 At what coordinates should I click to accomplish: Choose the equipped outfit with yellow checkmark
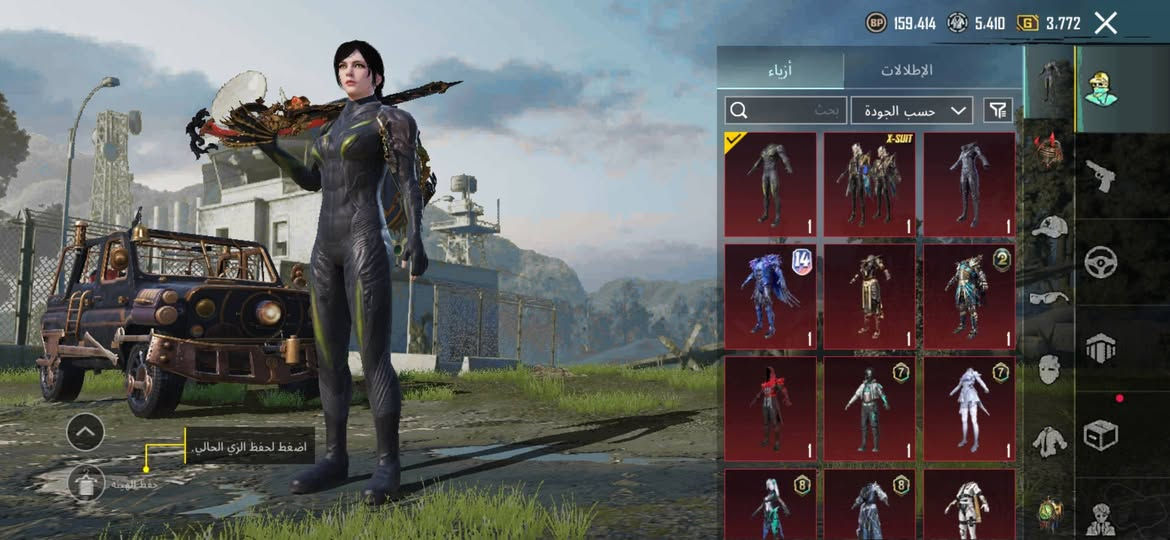click(770, 184)
